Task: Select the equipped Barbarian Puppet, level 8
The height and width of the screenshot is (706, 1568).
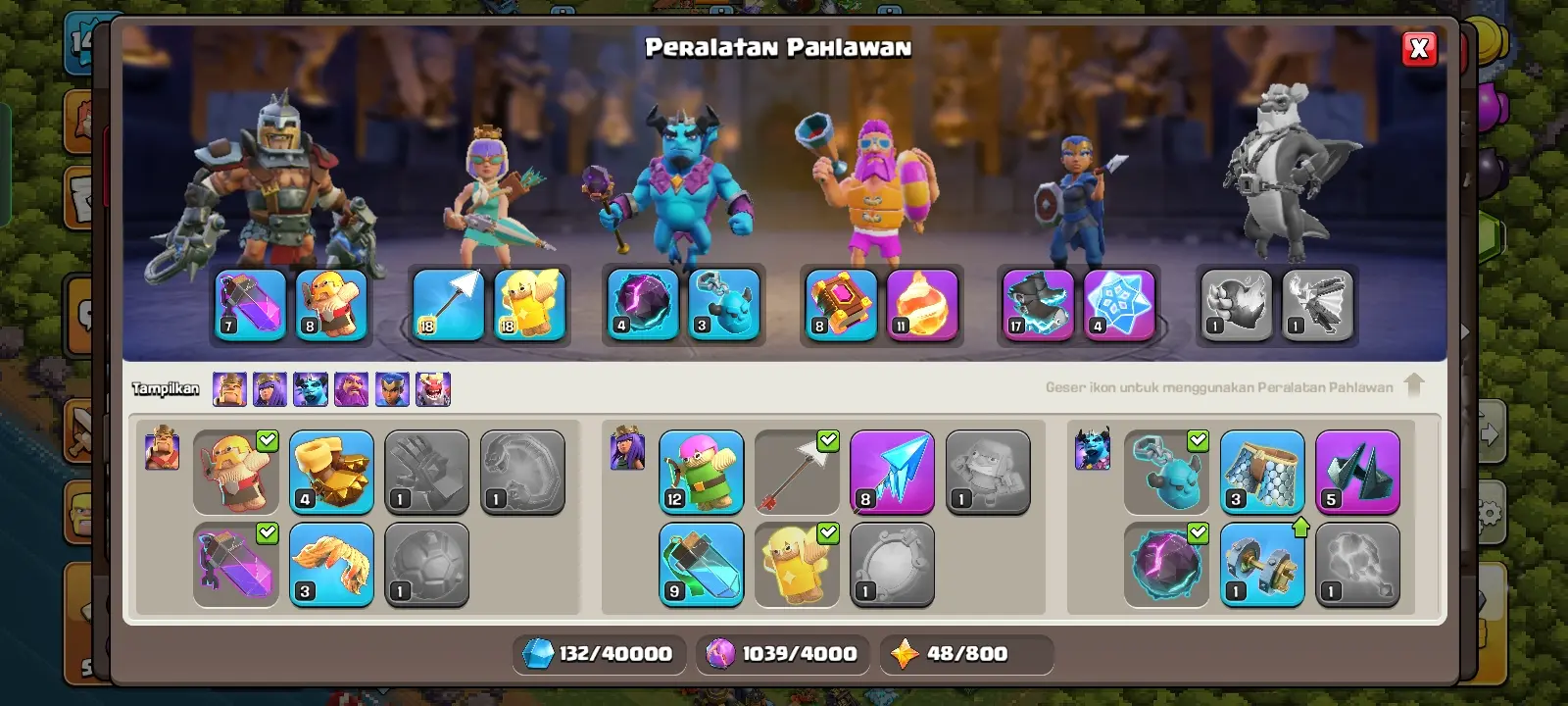Action: click(331, 305)
